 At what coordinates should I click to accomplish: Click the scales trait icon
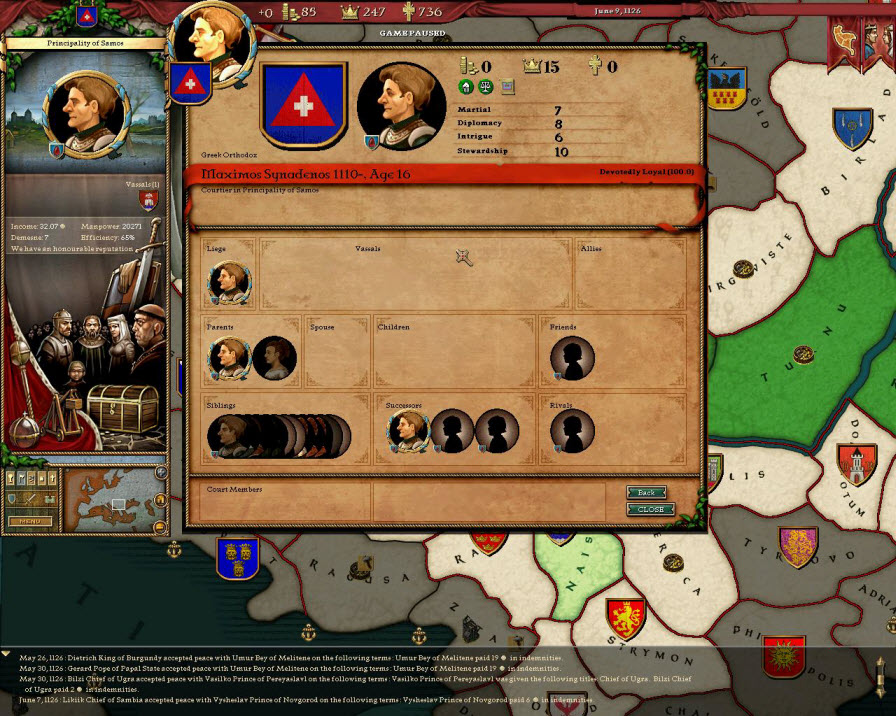coord(485,87)
